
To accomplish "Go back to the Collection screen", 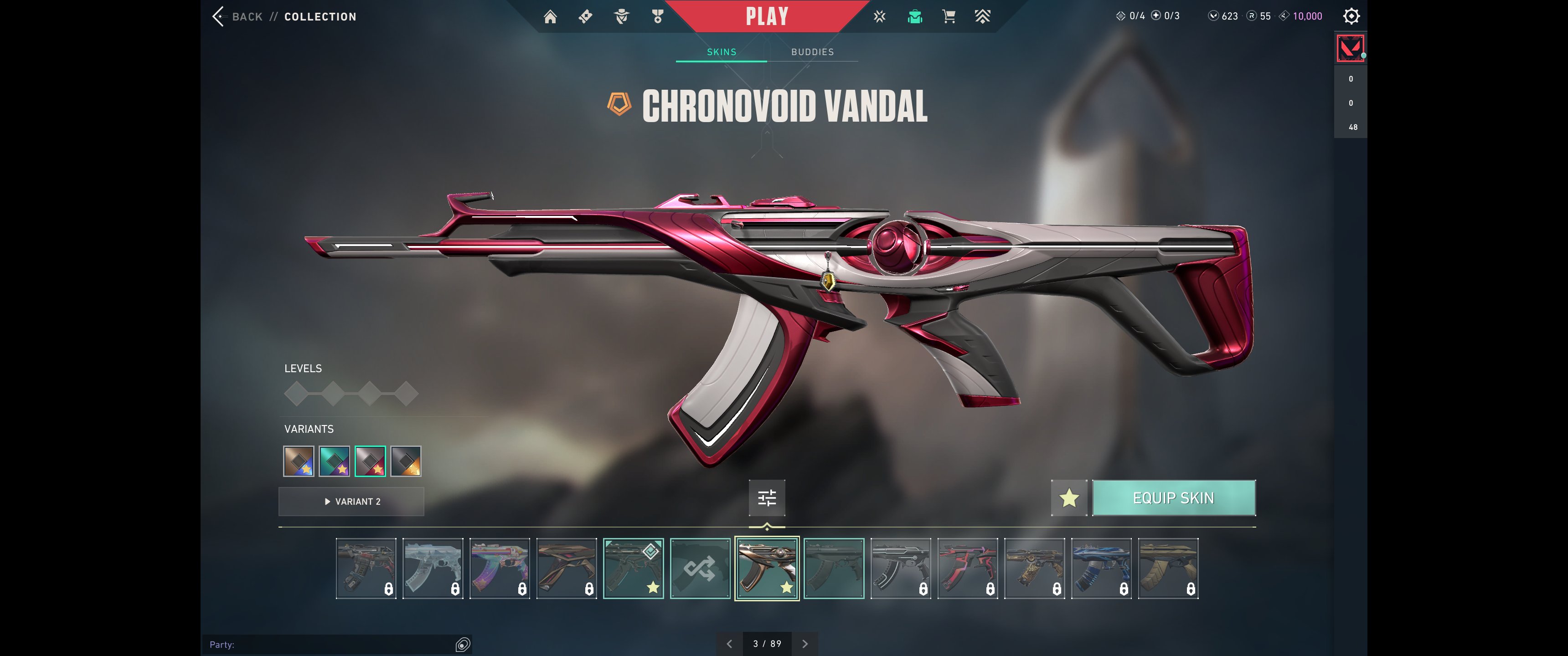I will pyautogui.click(x=238, y=16).
